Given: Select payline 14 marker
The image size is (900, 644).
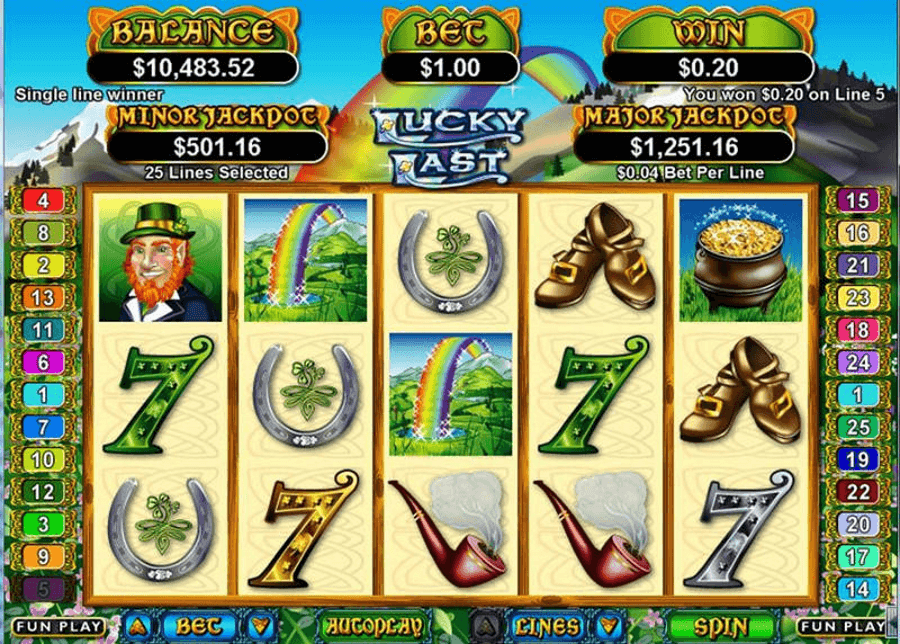Looking at the screenshot, I should (x=857, y=588).
